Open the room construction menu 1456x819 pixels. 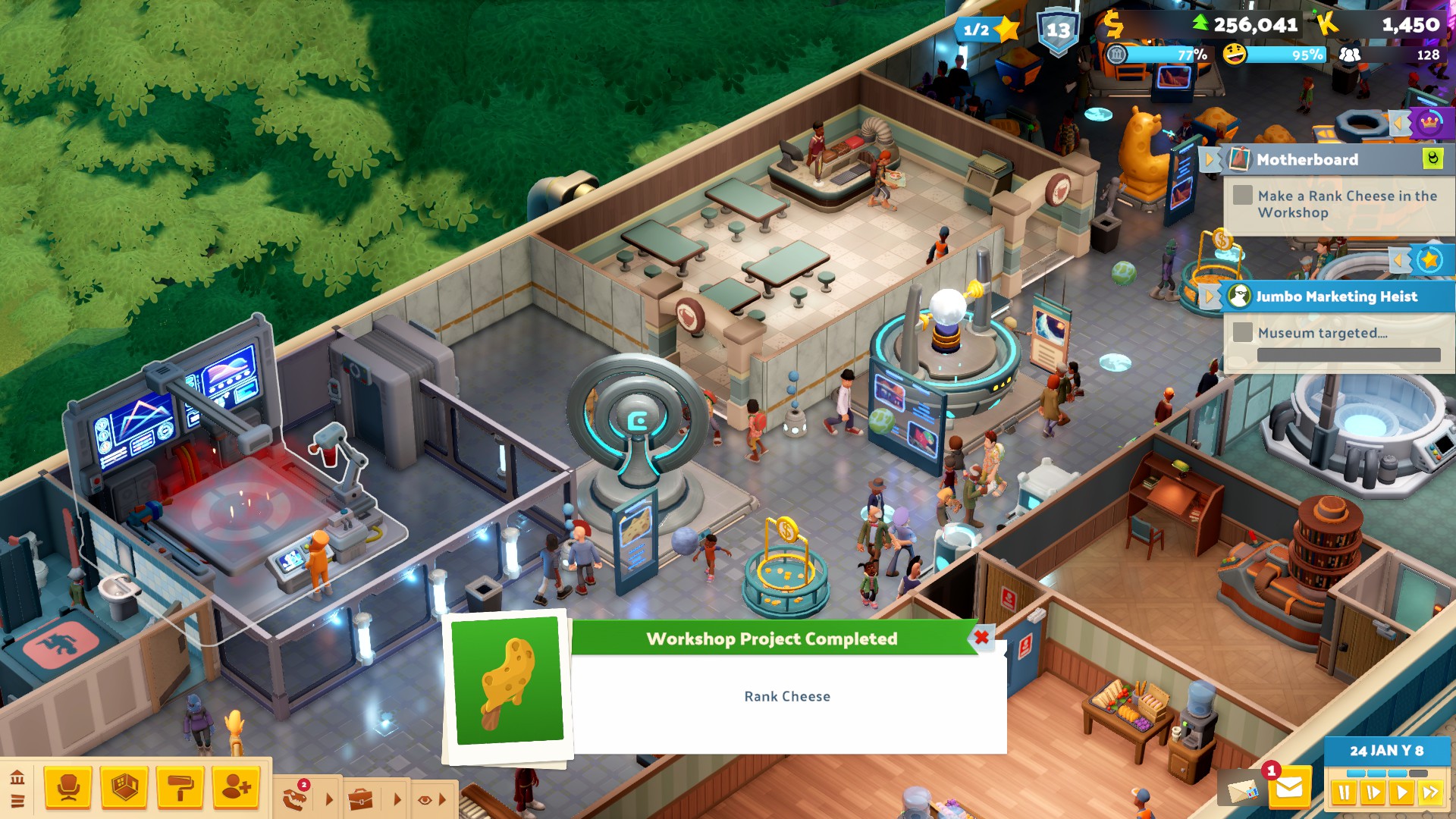pyautogui.click(x=124, y=787)
